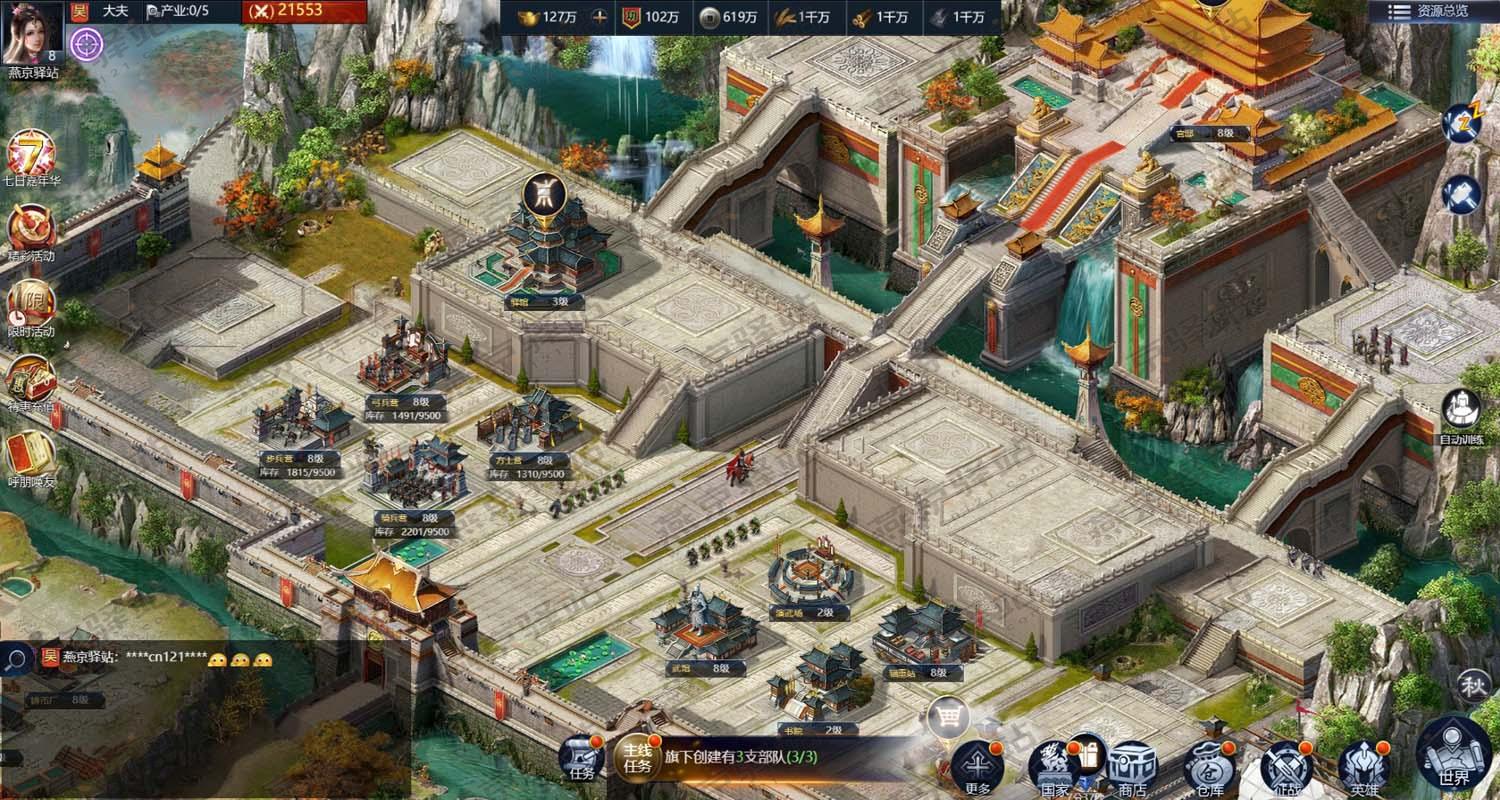Open 精彩活动 events

(31, 230)
